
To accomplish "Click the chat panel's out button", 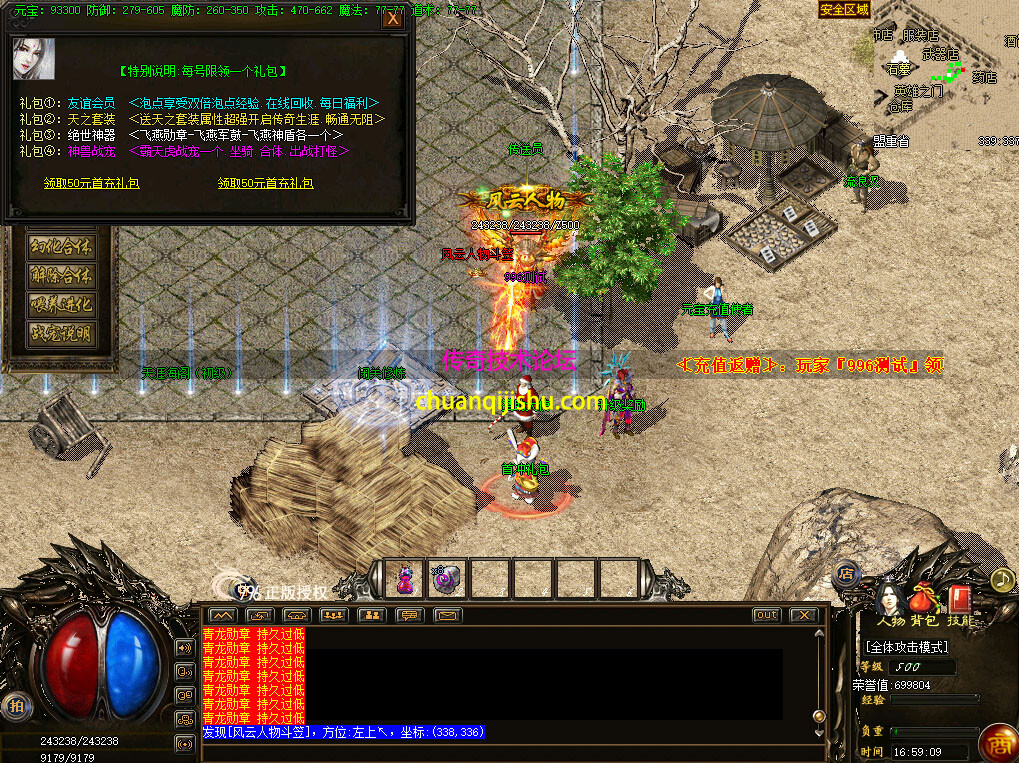I will pyautogui.click(x=767, y=615).
